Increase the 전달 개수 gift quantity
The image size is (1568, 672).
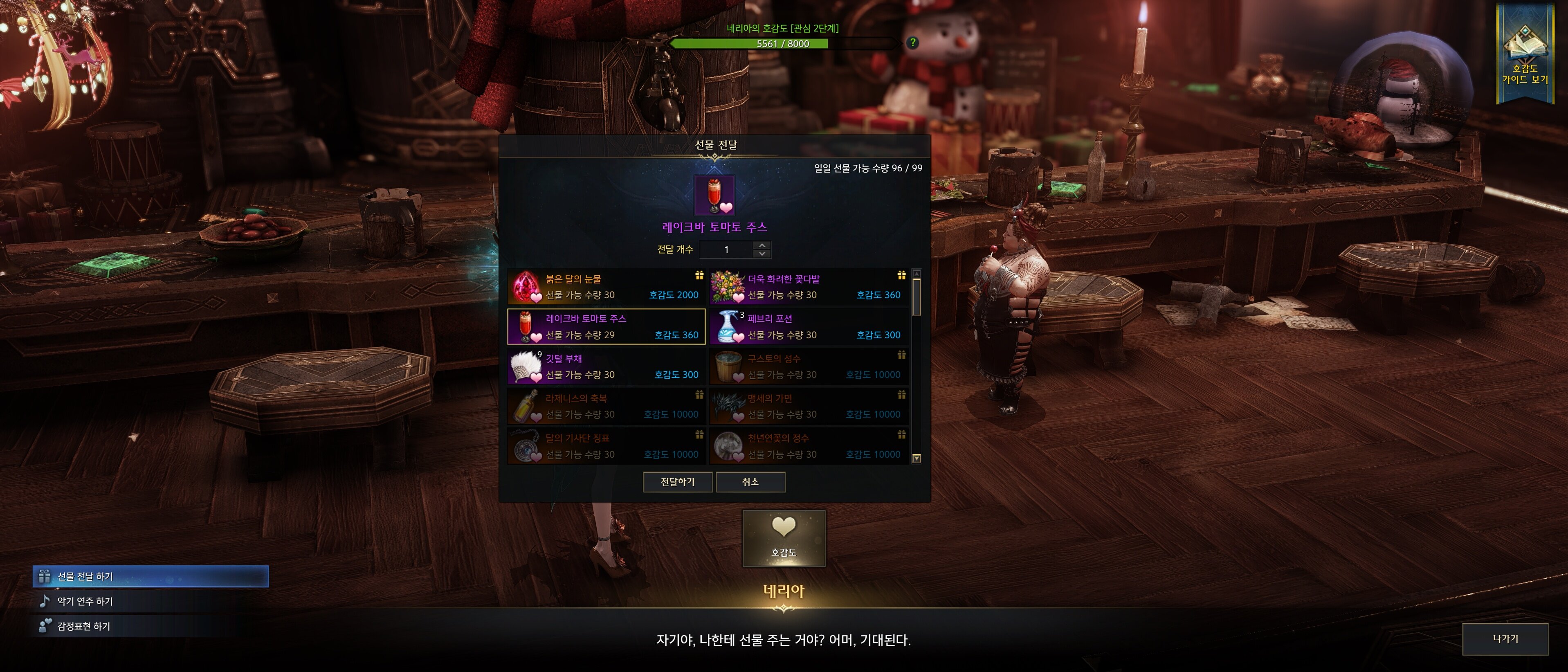coord(762,245)
